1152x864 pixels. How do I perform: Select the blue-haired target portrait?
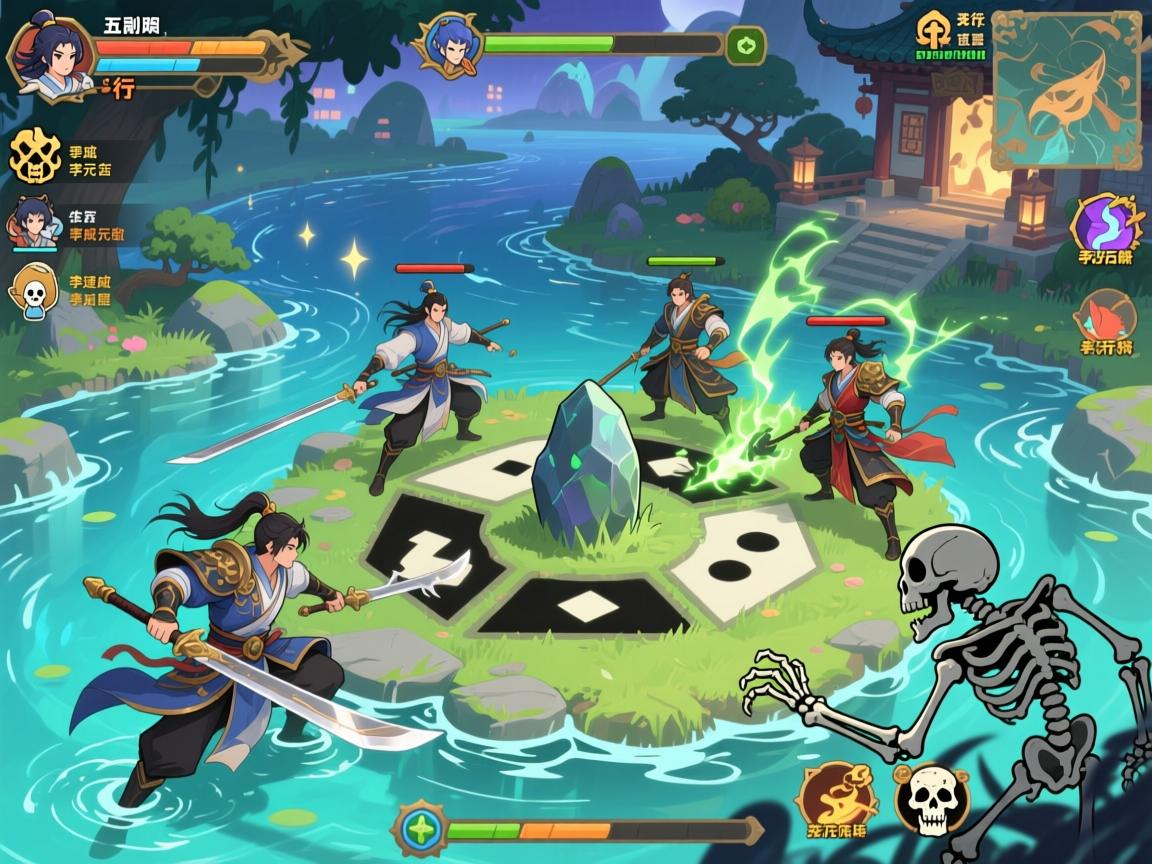point(447,46)
